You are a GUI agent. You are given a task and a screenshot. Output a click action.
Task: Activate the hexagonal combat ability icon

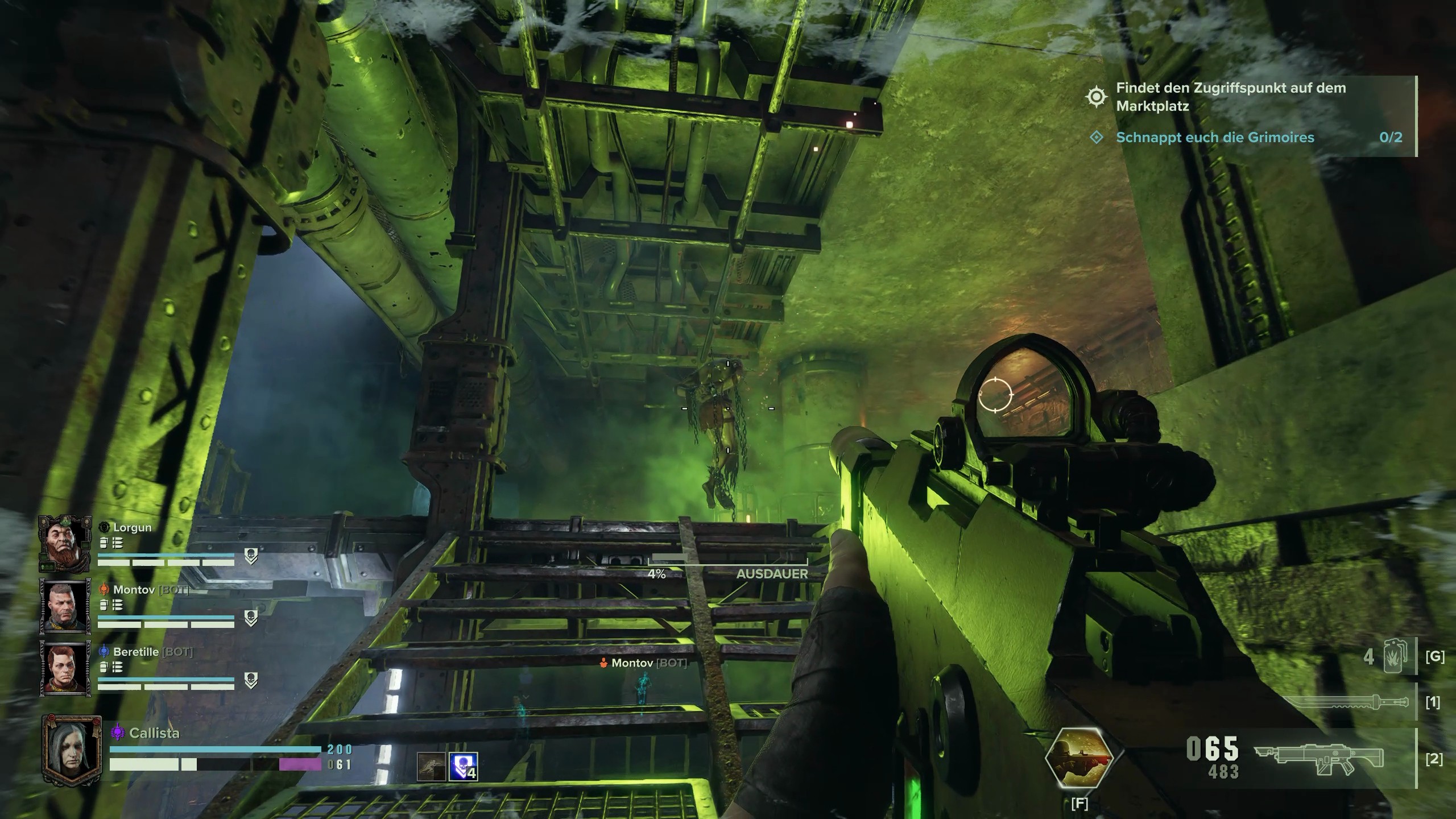coord(1079,758)
